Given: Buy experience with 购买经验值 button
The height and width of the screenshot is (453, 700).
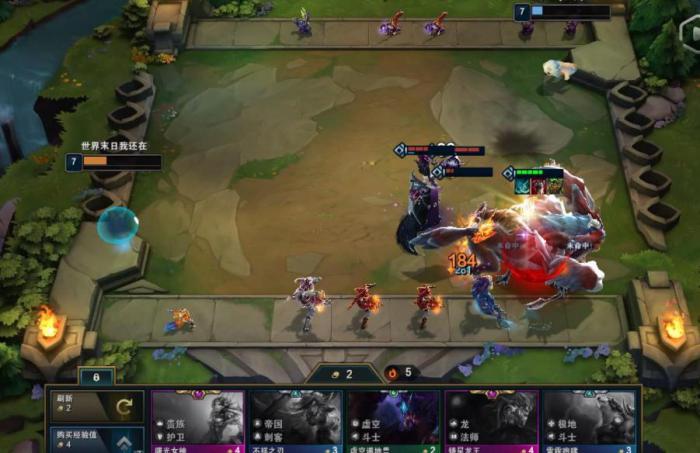Looking at the screenshot, I should (x=96, y=440).
